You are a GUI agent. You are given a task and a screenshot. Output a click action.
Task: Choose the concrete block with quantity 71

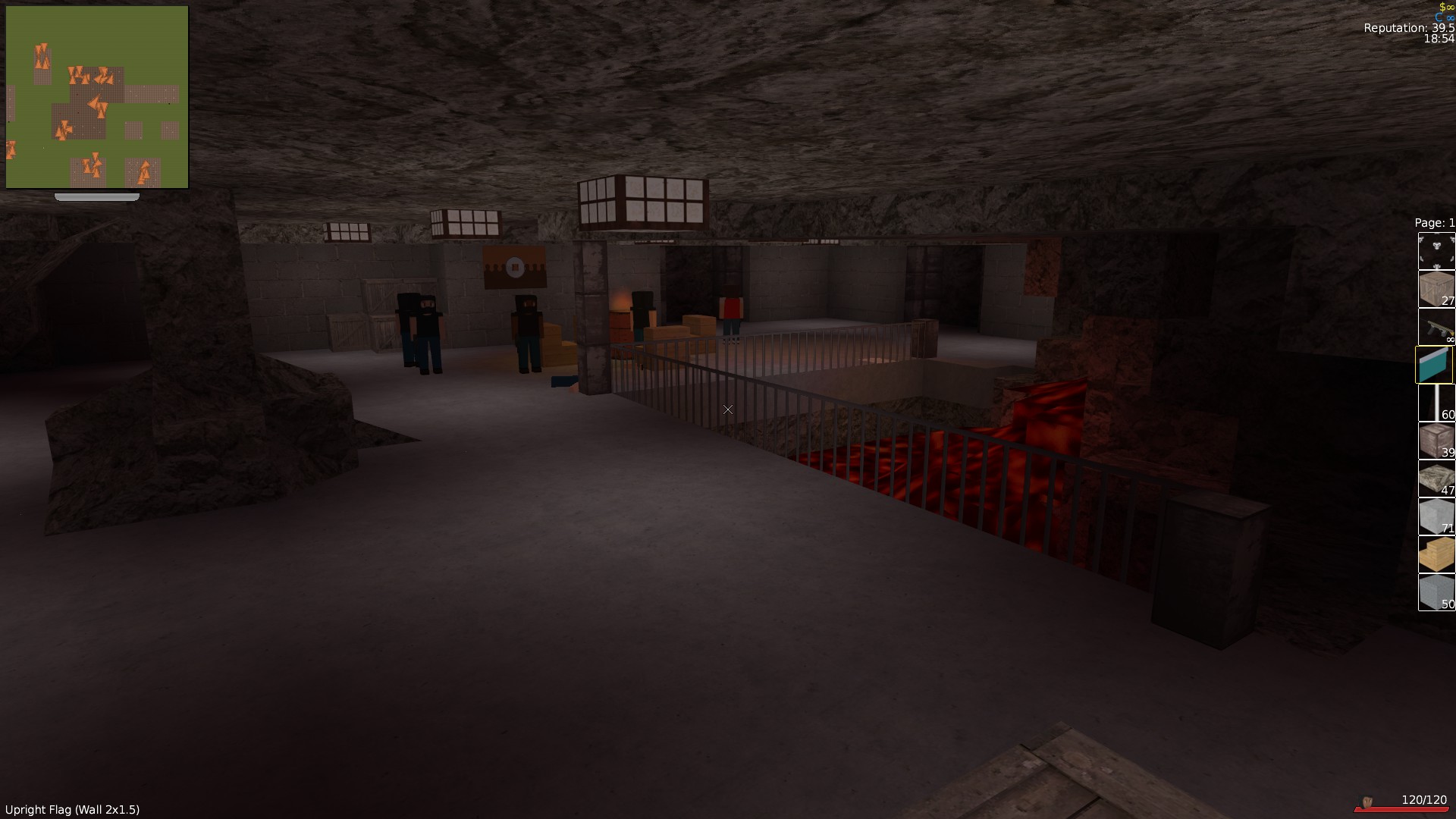click(1436, 516)
